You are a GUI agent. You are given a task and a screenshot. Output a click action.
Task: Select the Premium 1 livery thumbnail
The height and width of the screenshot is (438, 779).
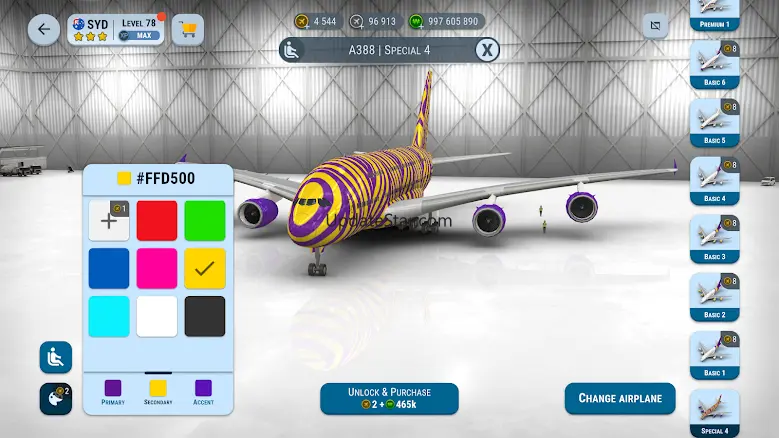(714, 14)
